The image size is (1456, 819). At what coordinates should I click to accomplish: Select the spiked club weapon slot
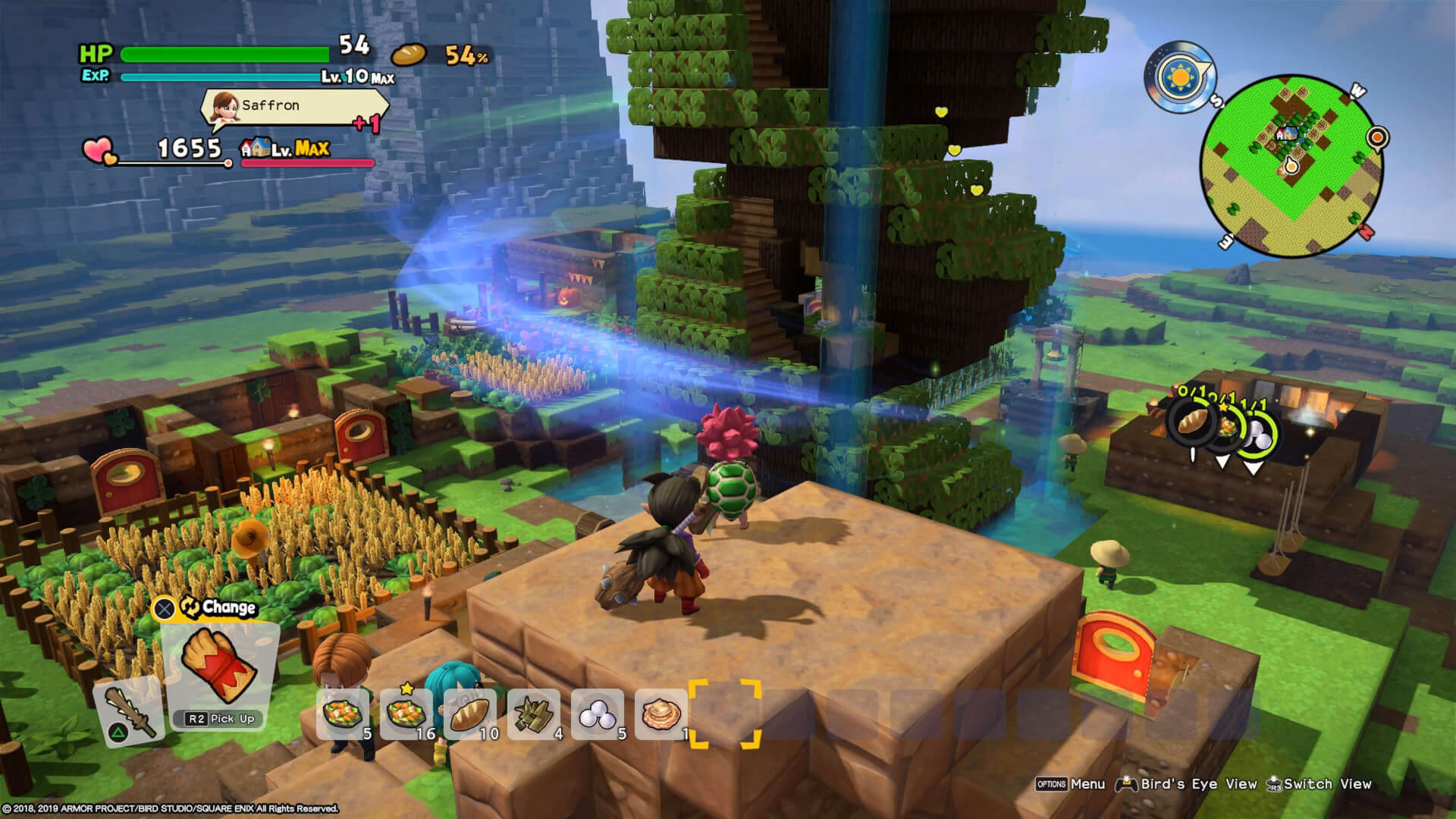[x=127, y=710]
